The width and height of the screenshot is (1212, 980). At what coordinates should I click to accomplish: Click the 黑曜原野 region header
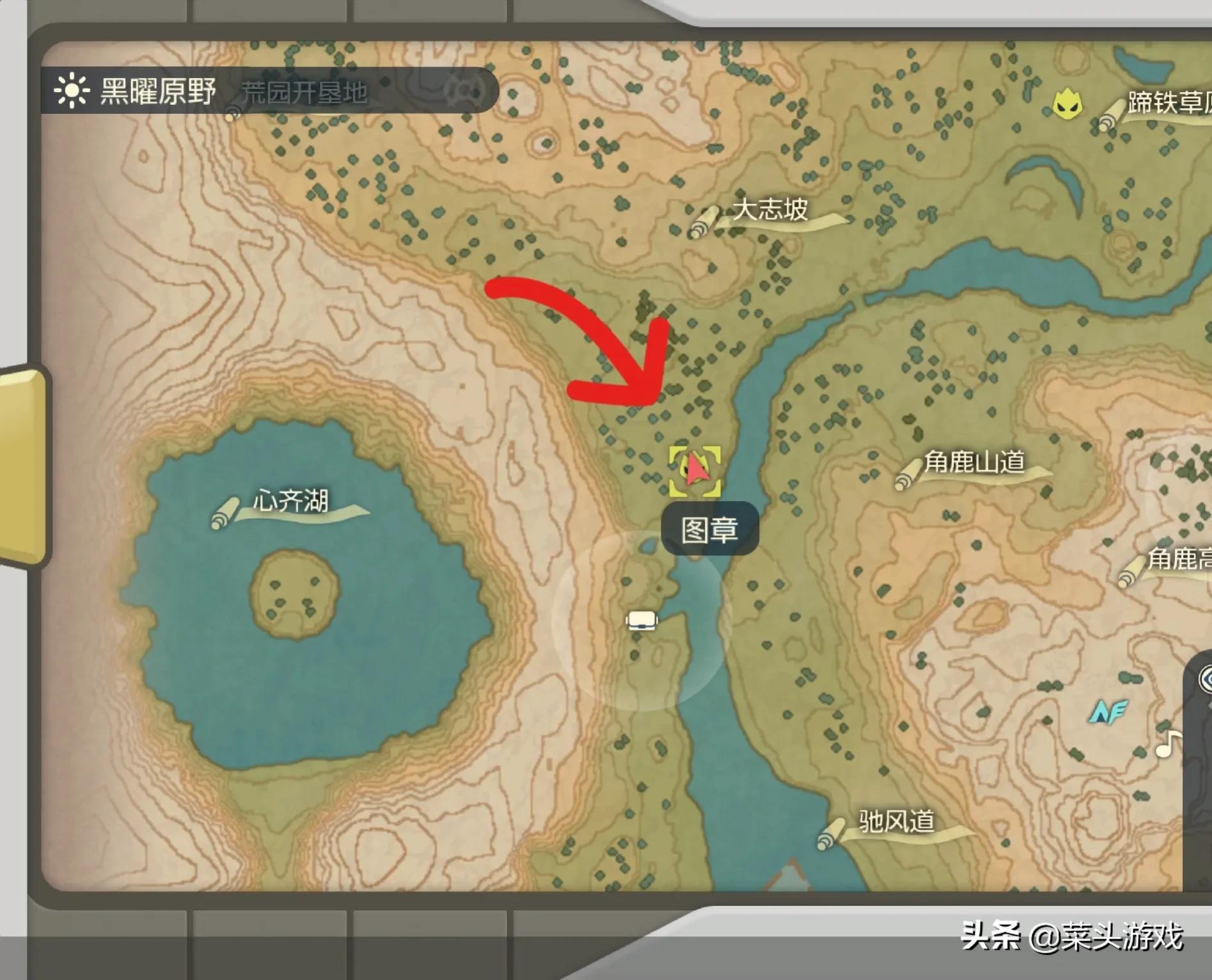[158, 91]
